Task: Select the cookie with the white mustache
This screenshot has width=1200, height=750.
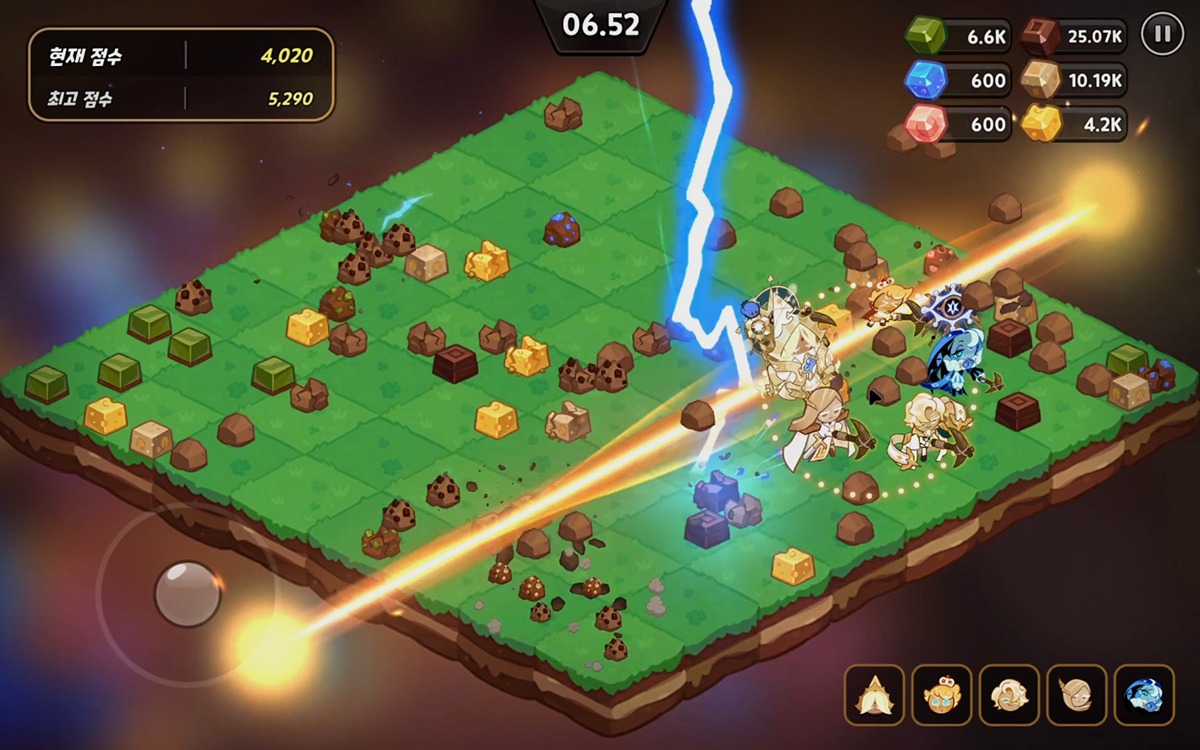Action: pos(874,695)
